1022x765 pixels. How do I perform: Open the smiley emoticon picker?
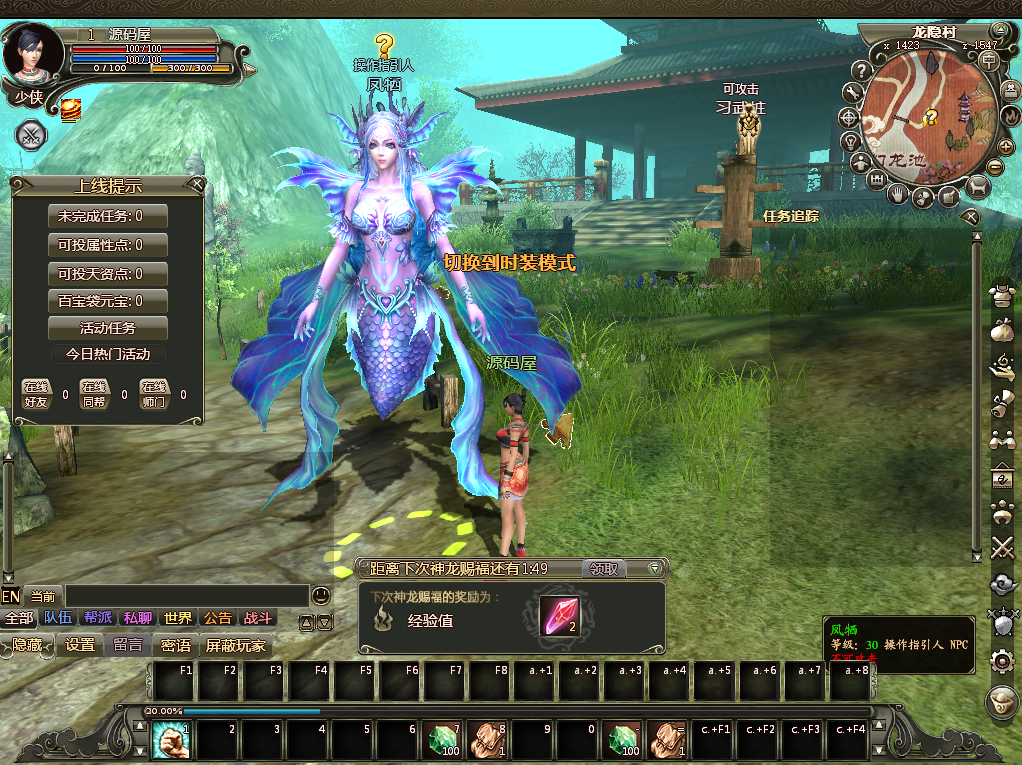(x=320, y=595)
